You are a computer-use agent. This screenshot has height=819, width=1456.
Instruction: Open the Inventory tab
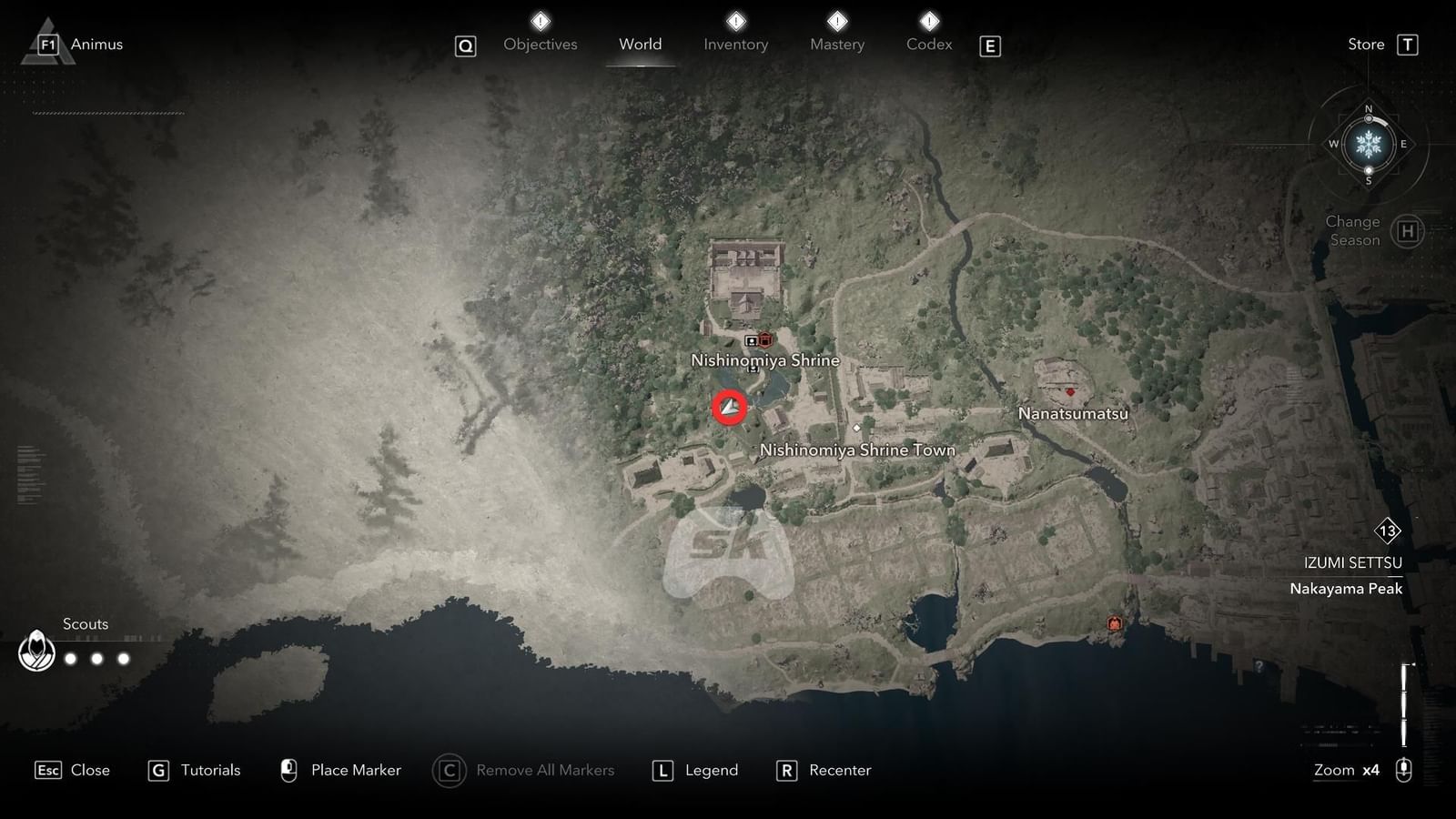(735, 44)
